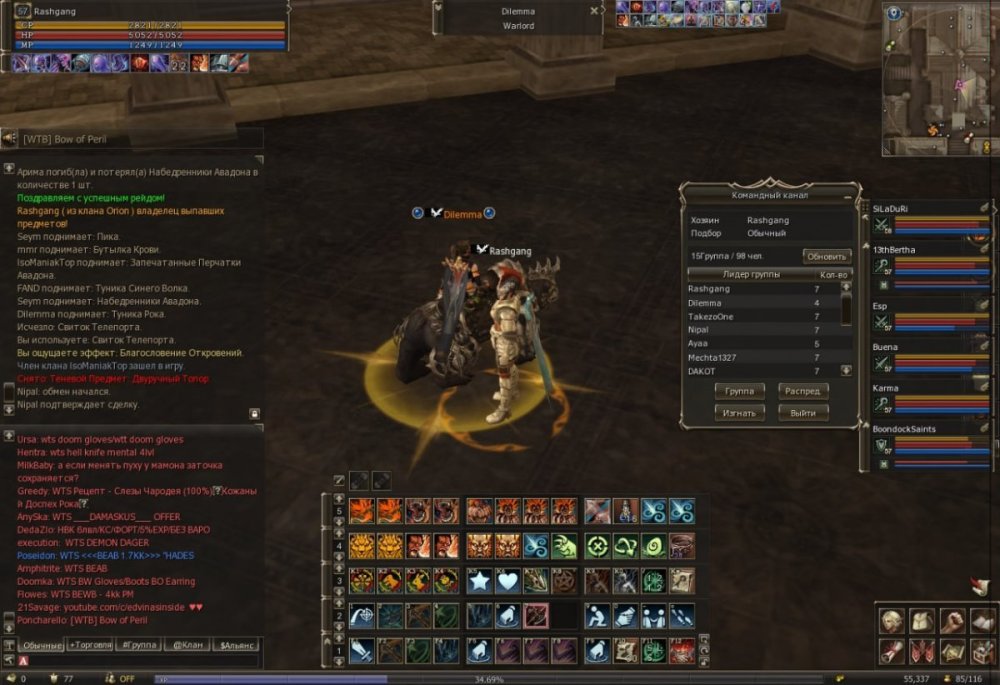This screenshot has height=685, width=1000.
Task: Minimize the Командный канал window
Action: pos(848,195)
